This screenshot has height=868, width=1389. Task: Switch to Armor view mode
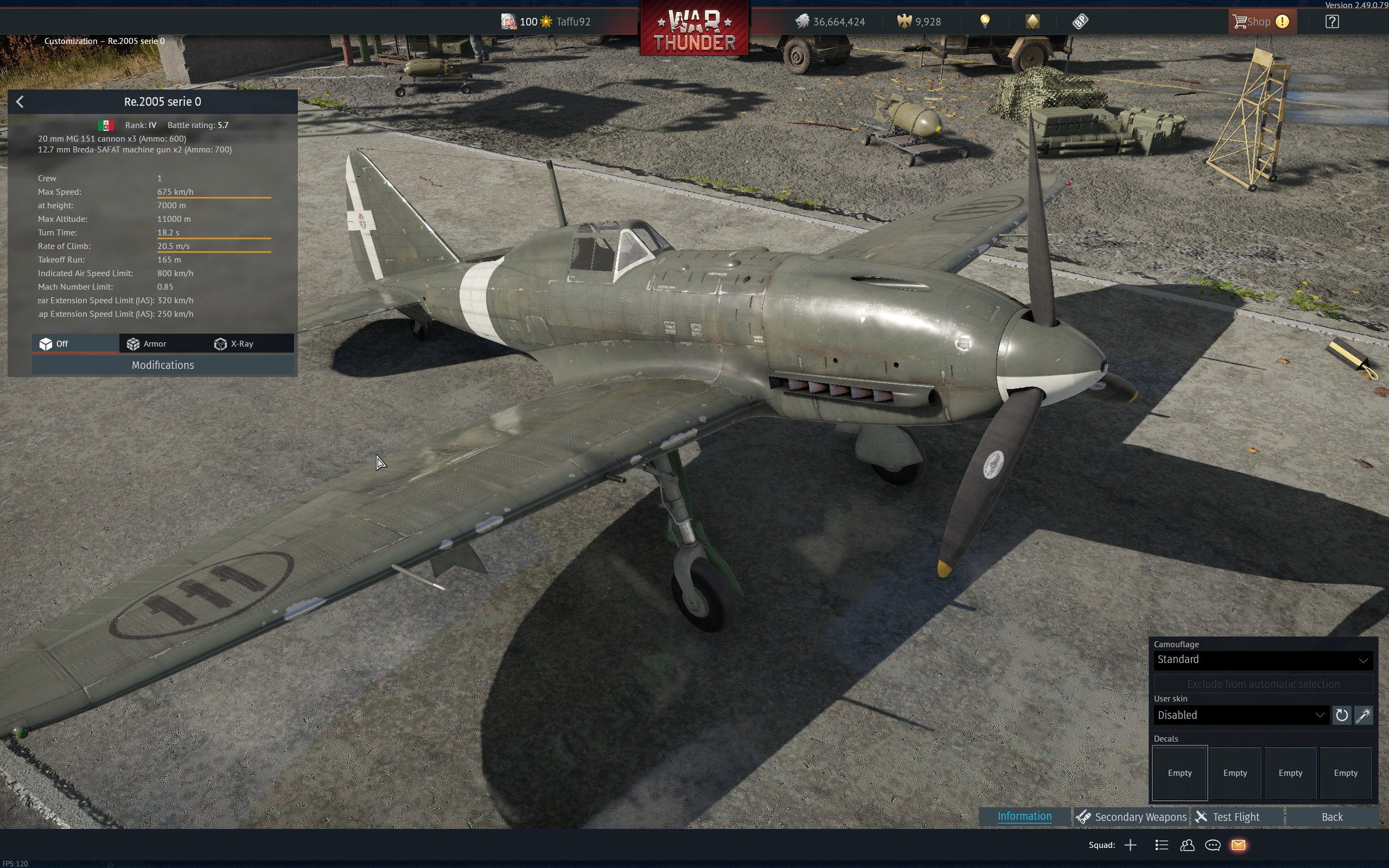coord(147,344)
